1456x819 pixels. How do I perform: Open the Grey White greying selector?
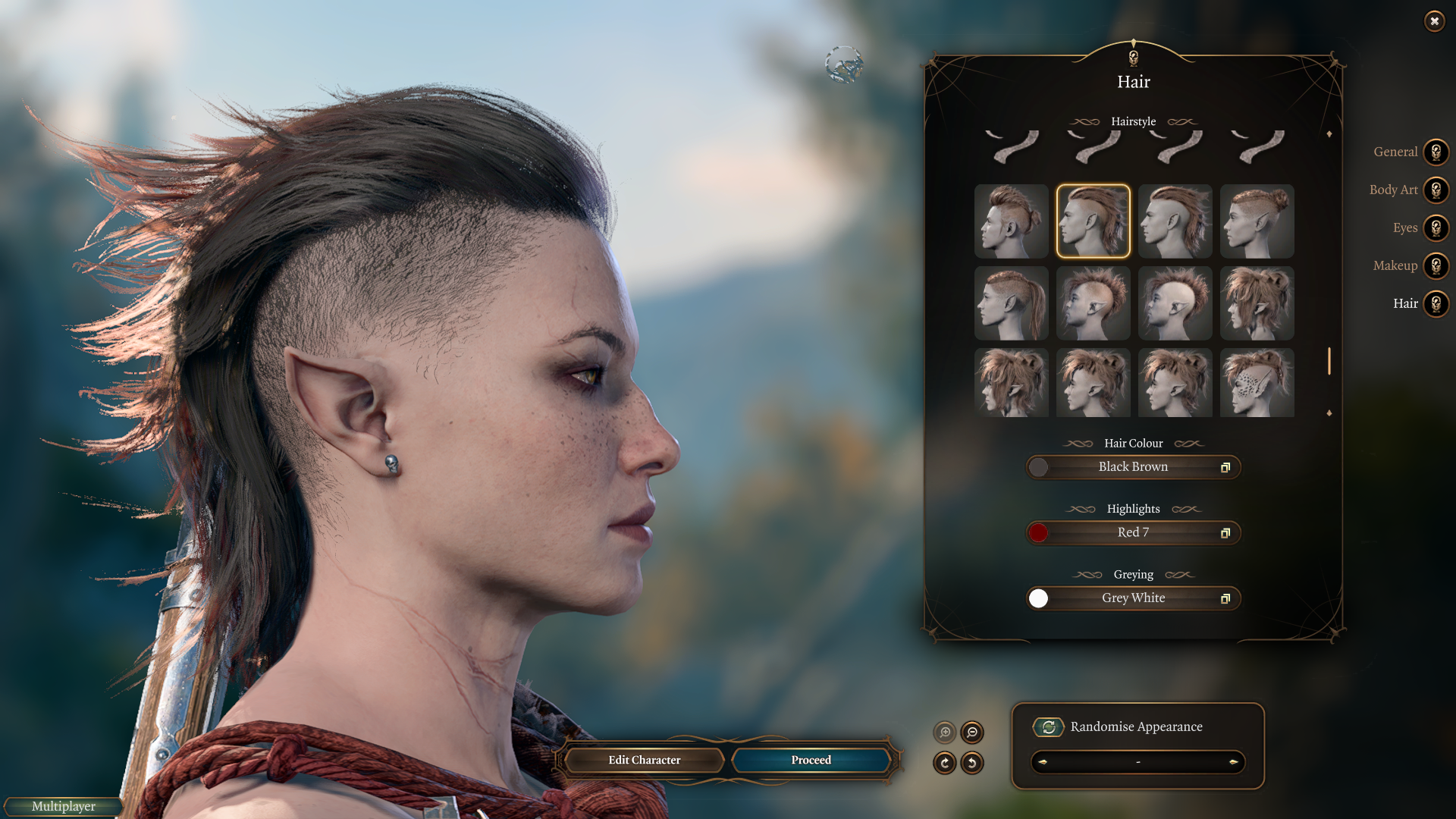pos(1133,598)
